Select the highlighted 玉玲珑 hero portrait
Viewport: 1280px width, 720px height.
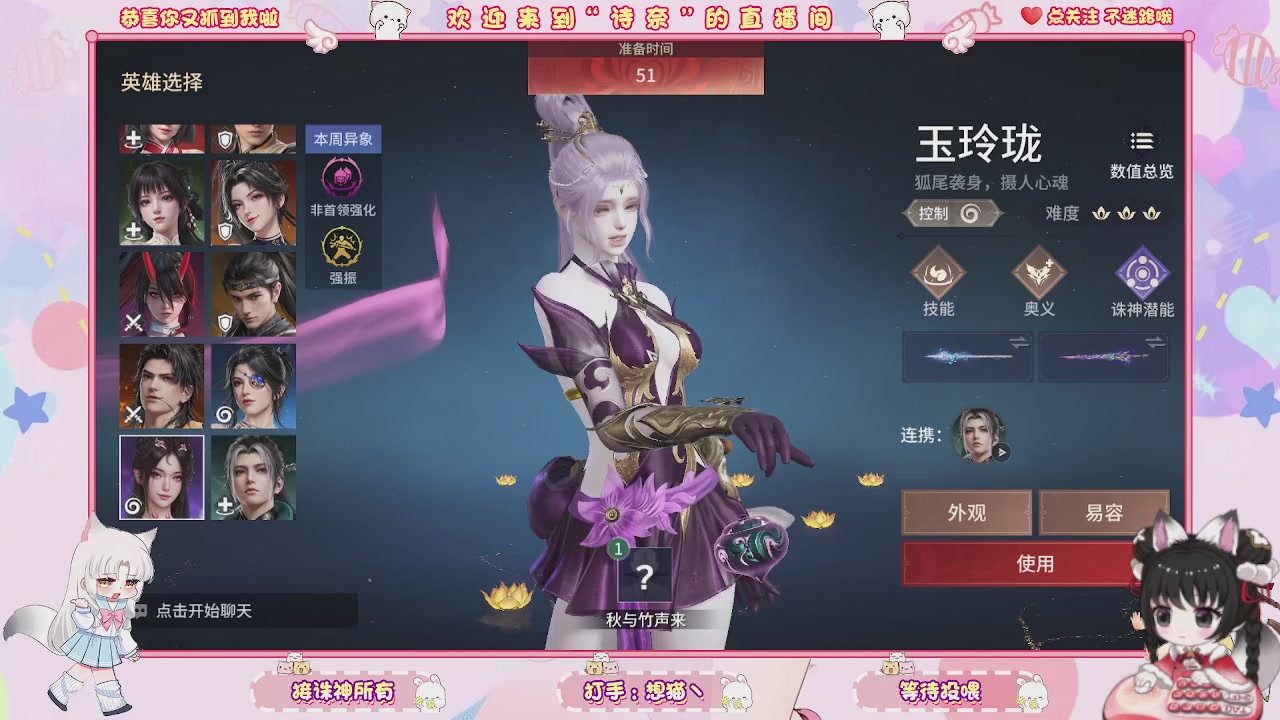pos(161,478)
